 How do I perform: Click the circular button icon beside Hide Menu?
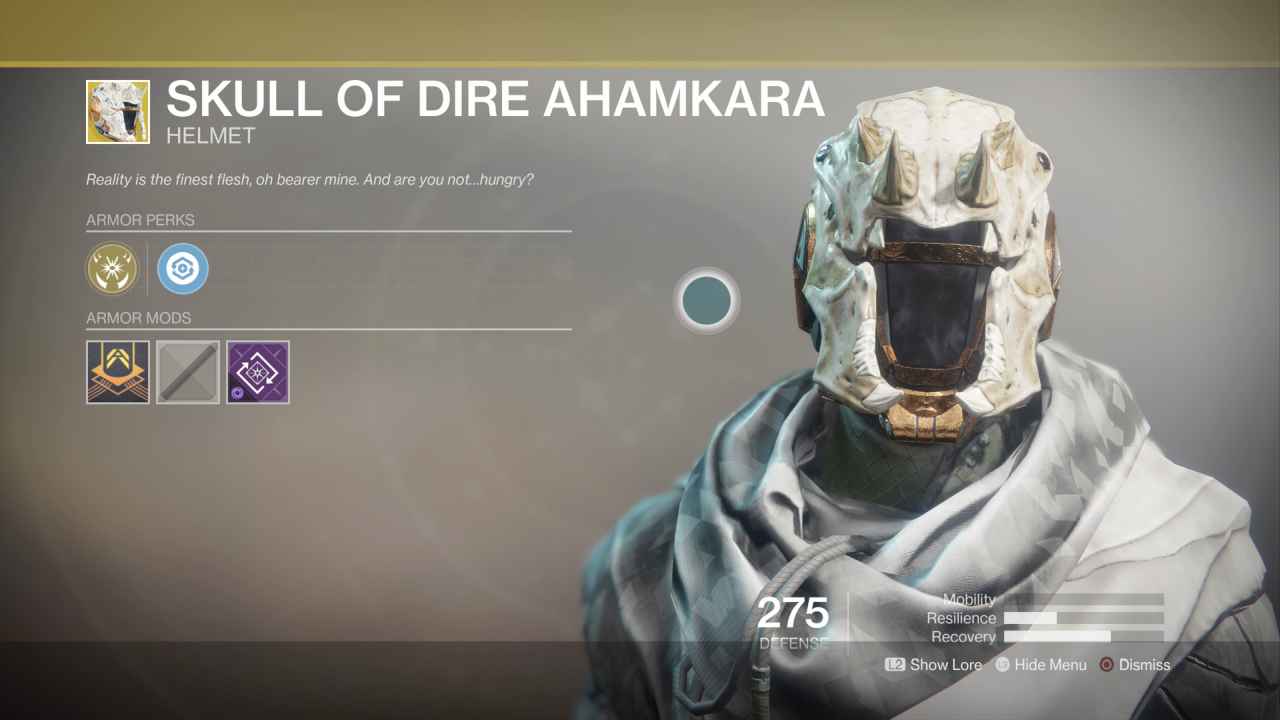point(1003,665)
